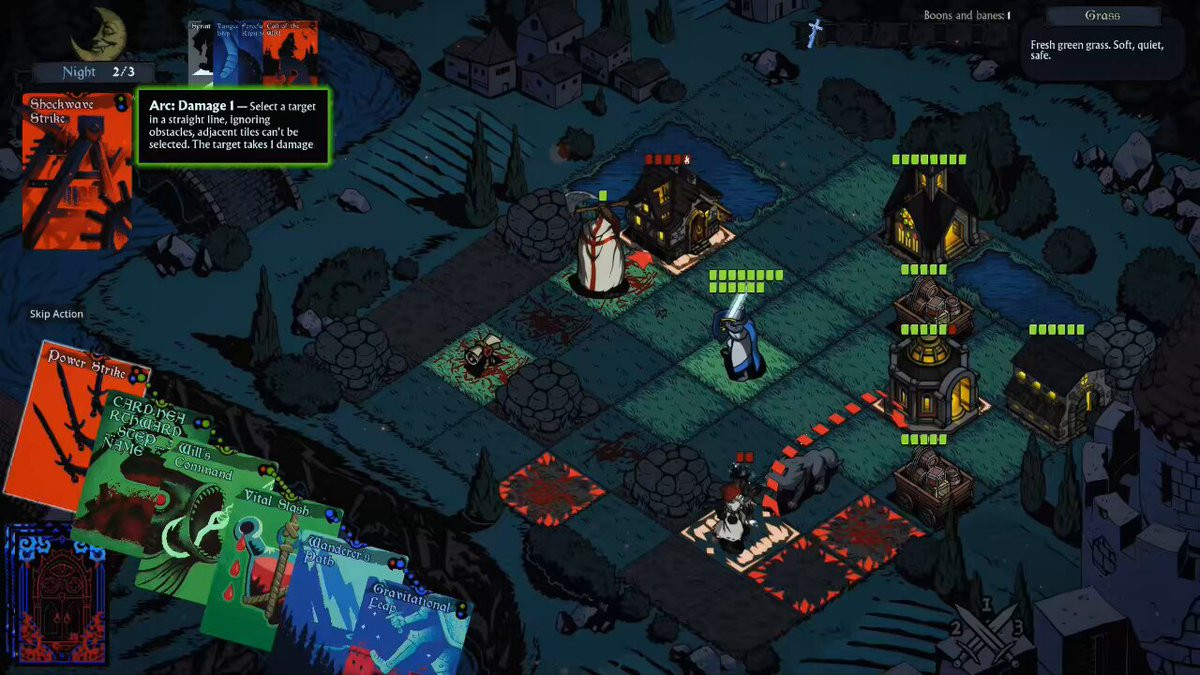Click the Shockwave Strike card

pyautogui.click(x=76, y=171)
